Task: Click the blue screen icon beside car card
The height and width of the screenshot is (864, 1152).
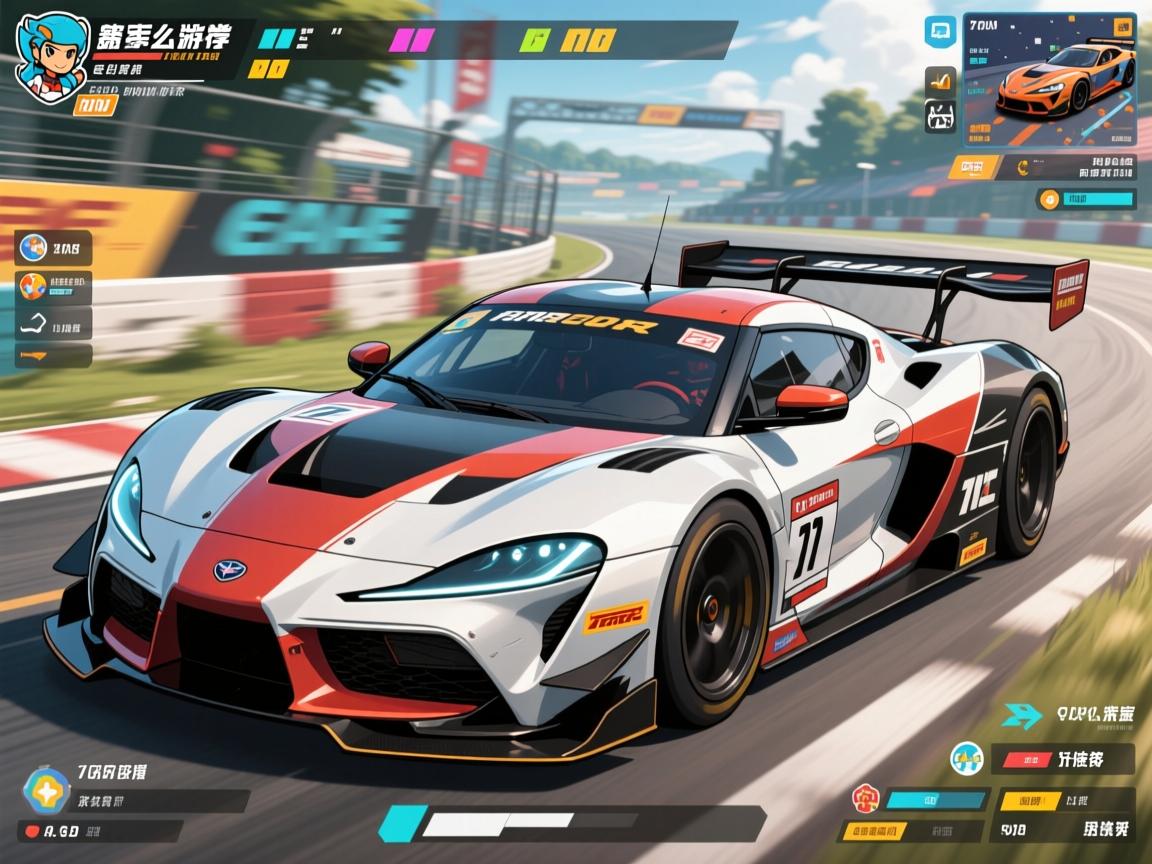Action: pyautogui.click(x=940, y=31)
